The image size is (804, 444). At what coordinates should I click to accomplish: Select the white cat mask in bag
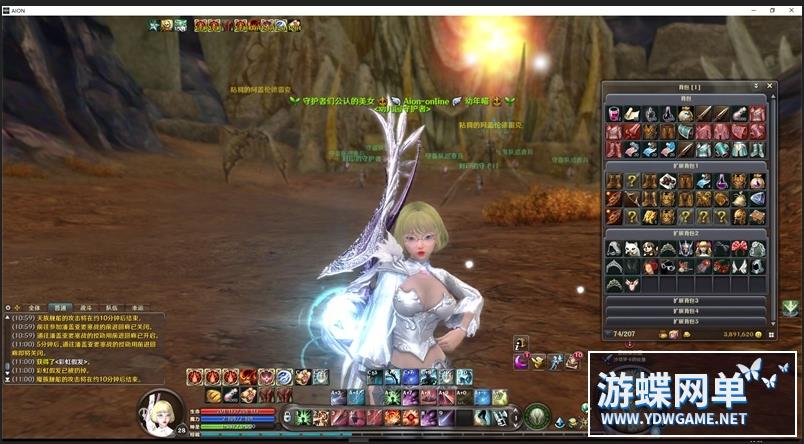coord(631,248)
